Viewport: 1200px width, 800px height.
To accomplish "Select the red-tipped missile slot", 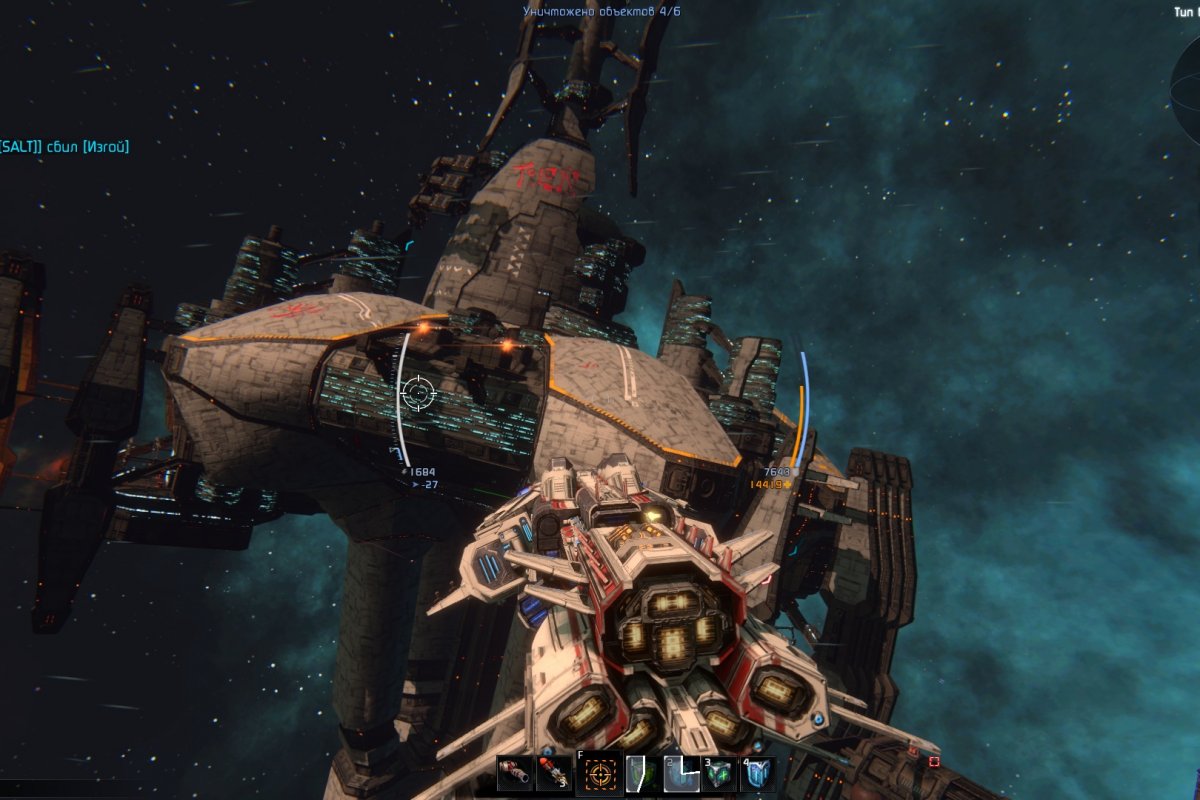I will (554, 774).
